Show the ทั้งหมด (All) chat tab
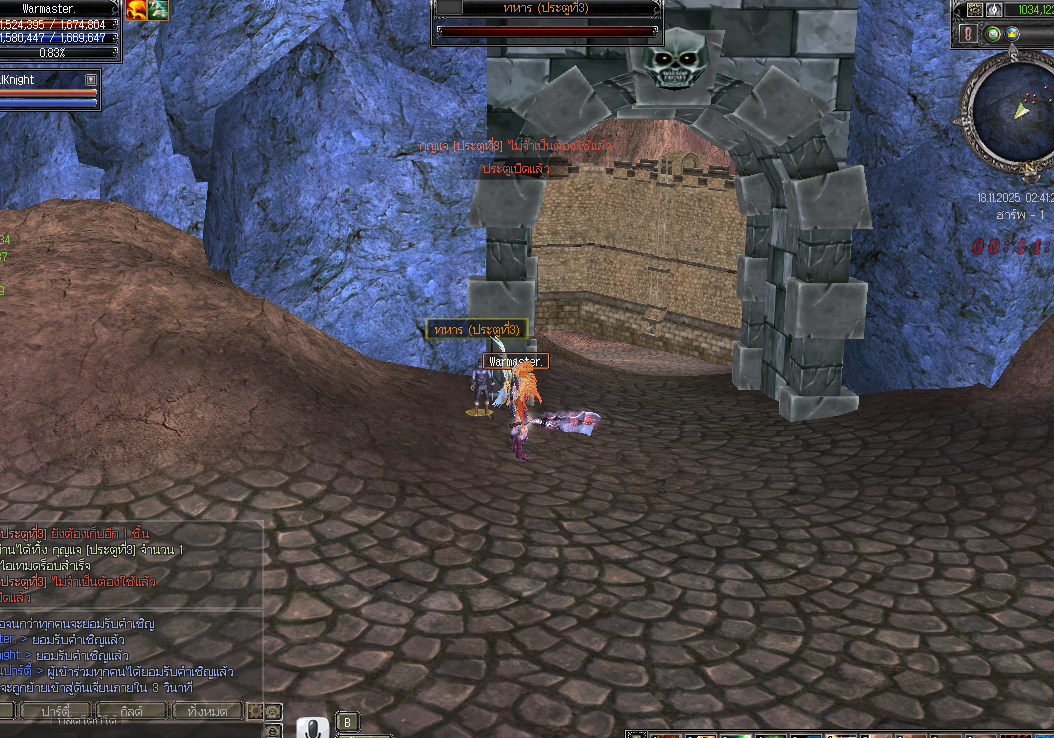Image resolution: width=1054 pixels, height=738 pixels. coord(208,711)
